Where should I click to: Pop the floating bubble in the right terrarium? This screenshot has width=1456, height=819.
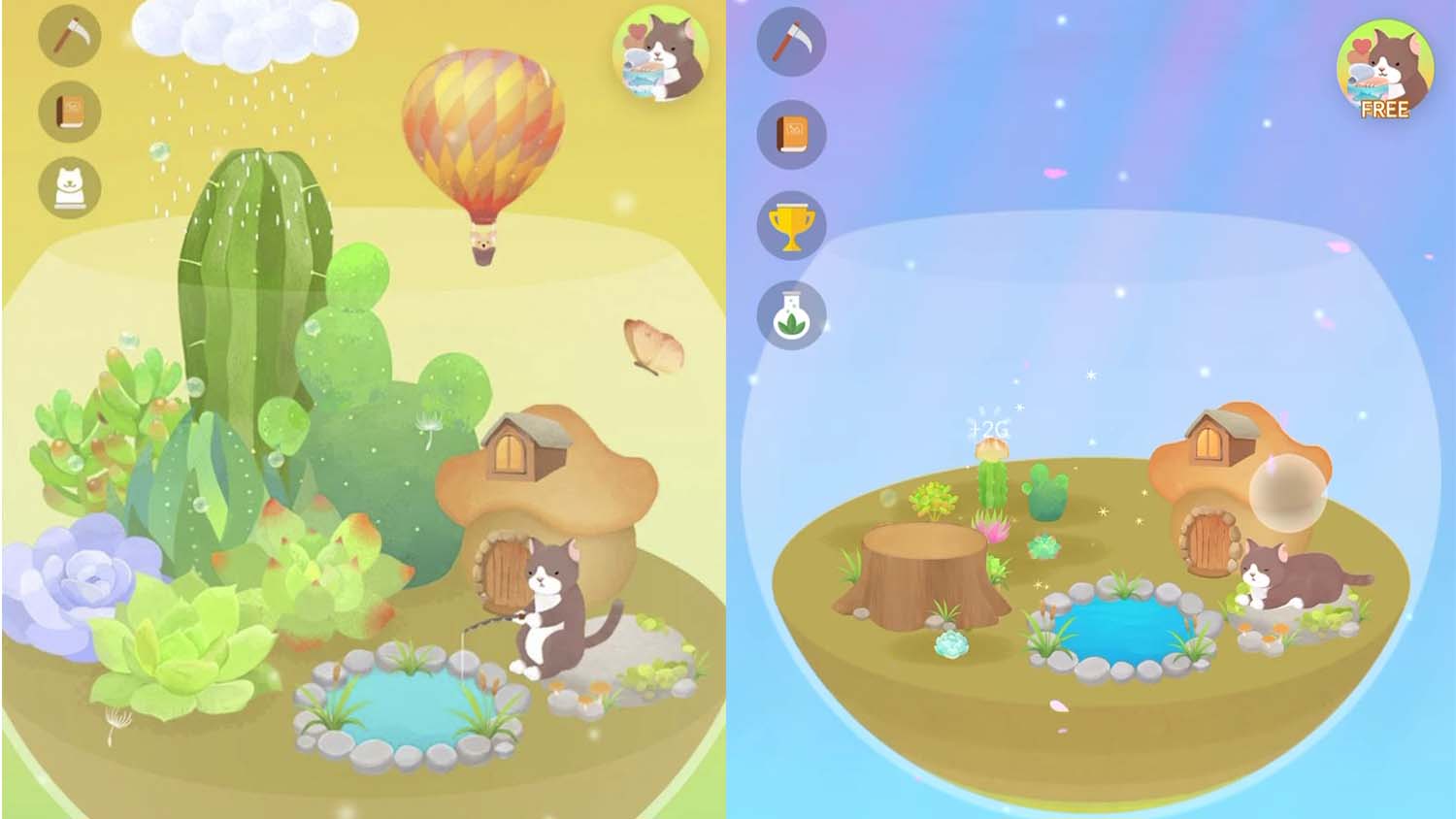(1291, 495)
